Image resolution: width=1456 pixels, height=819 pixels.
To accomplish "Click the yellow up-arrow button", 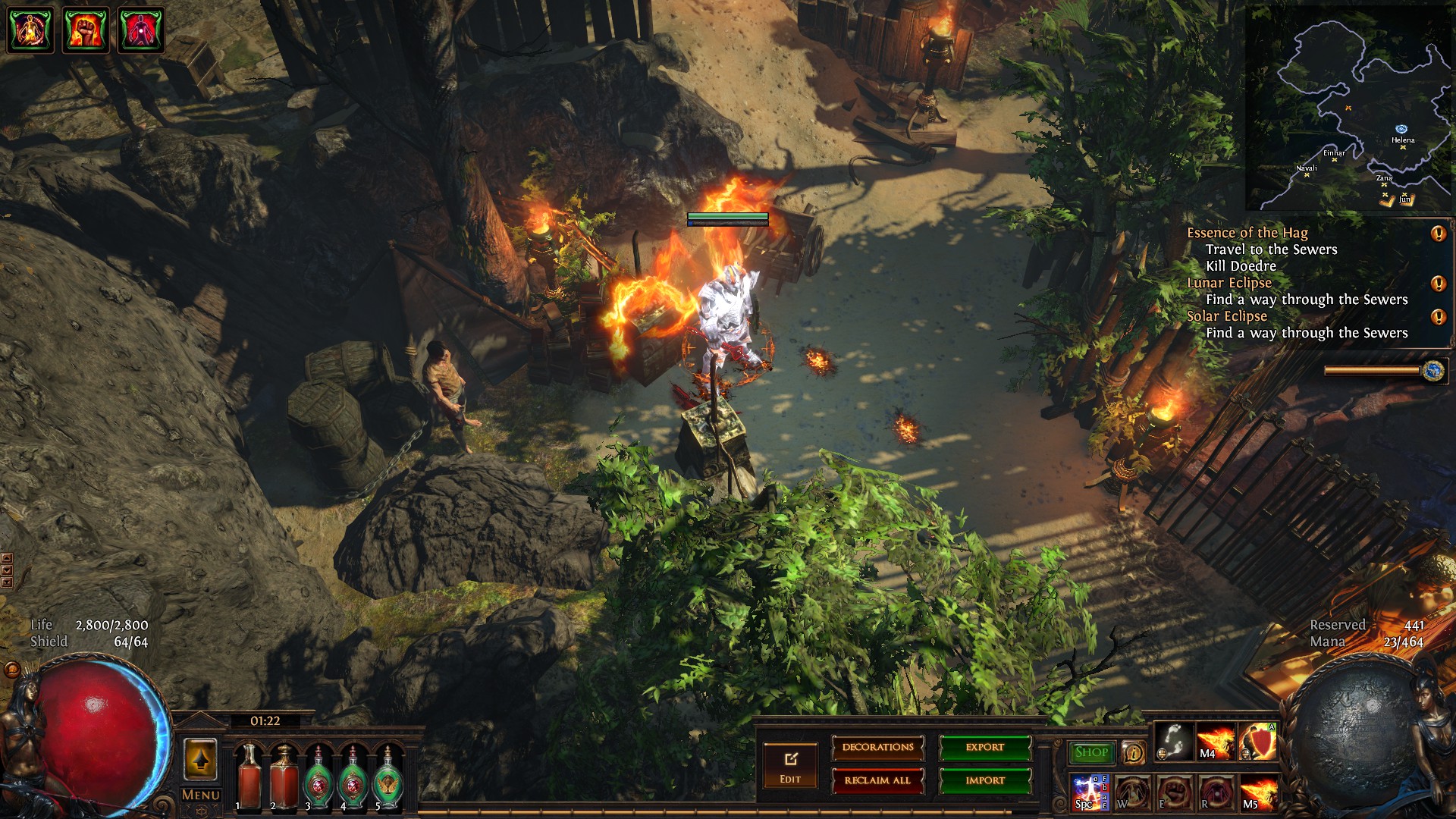I will (201, 759).
